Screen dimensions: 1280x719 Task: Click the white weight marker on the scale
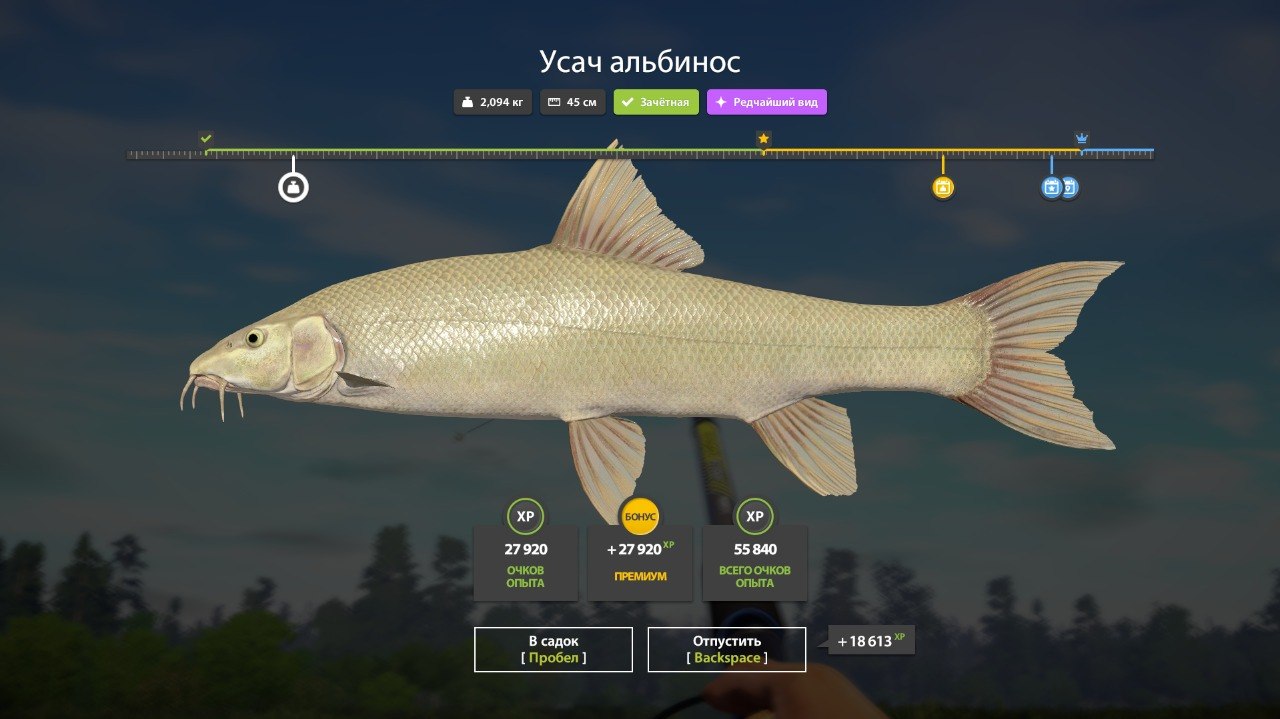[293, 187]
